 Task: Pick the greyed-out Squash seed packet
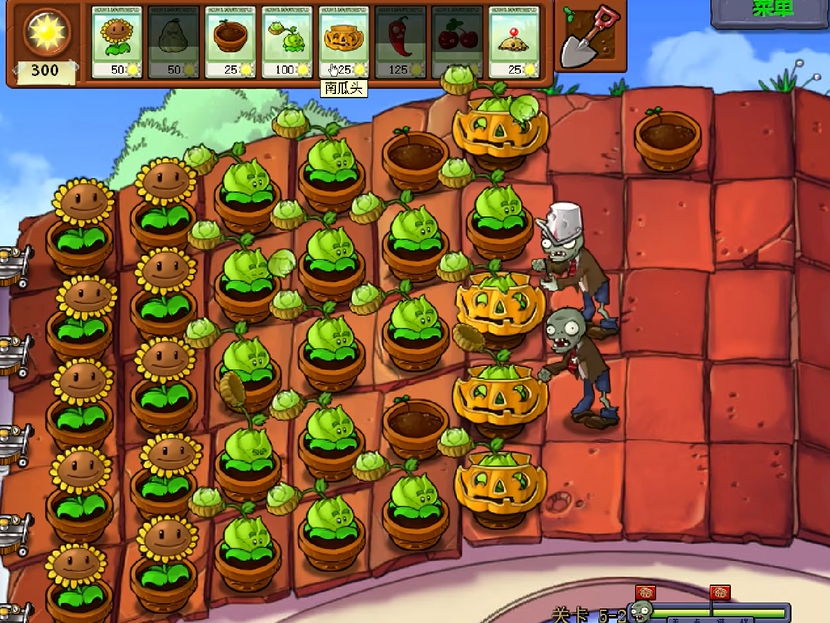(x=174, y=42)
